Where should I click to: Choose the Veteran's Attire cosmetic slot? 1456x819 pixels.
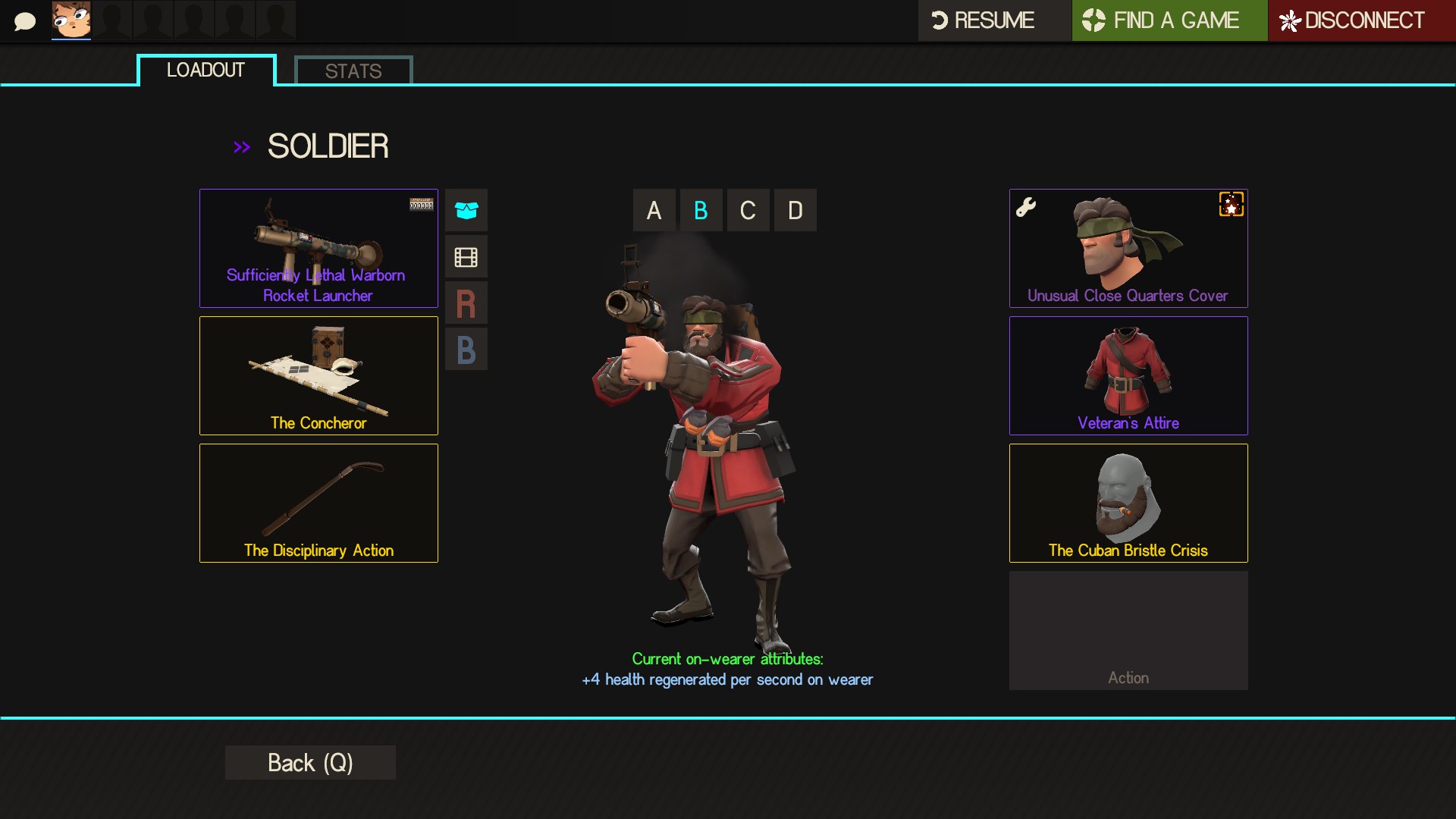pos(1128,375)
